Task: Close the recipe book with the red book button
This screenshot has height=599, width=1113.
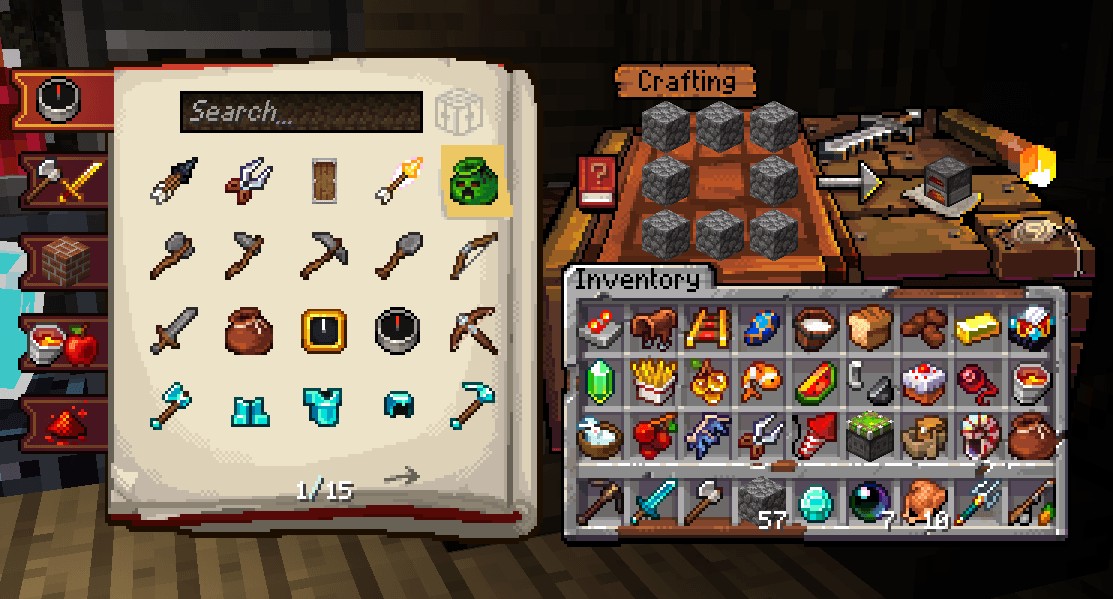Action: tap(597, 183)
